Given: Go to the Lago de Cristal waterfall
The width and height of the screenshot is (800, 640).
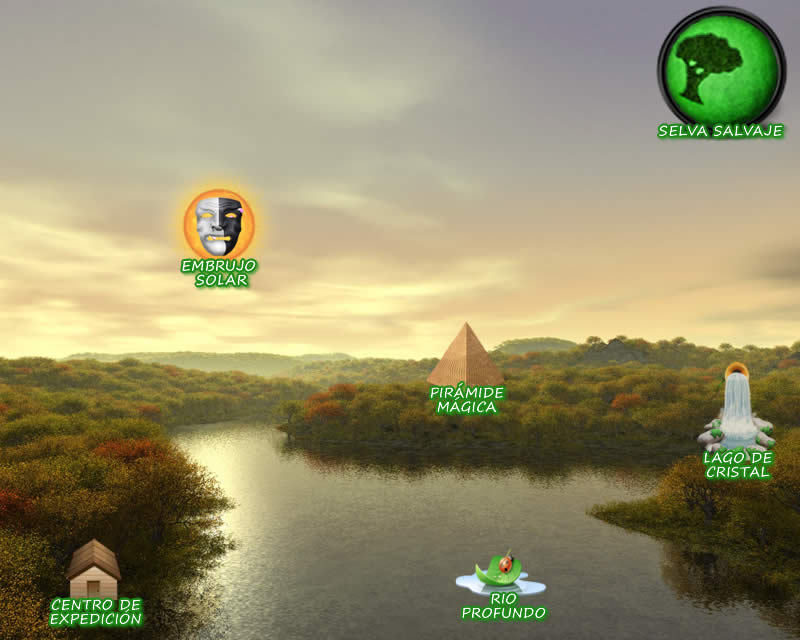Looking at the screenshot, I should (738, 411).
